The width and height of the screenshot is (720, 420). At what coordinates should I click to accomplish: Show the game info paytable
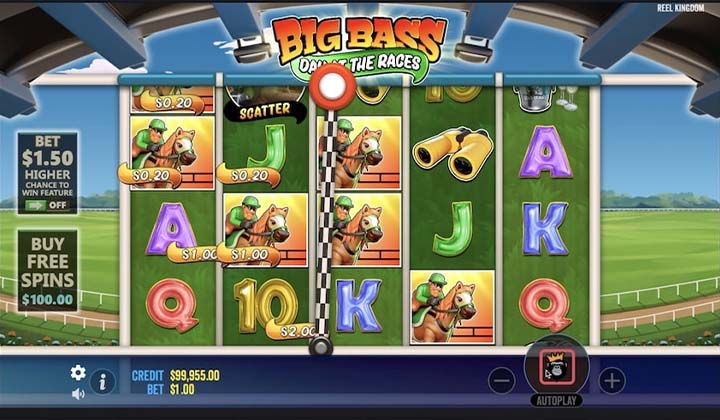102,381
